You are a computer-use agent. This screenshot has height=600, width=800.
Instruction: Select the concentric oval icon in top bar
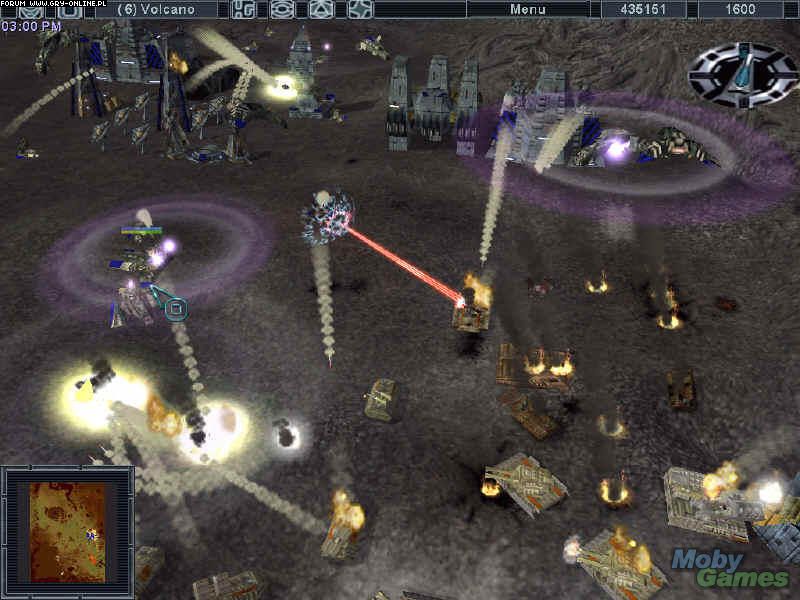coord(283,9)
